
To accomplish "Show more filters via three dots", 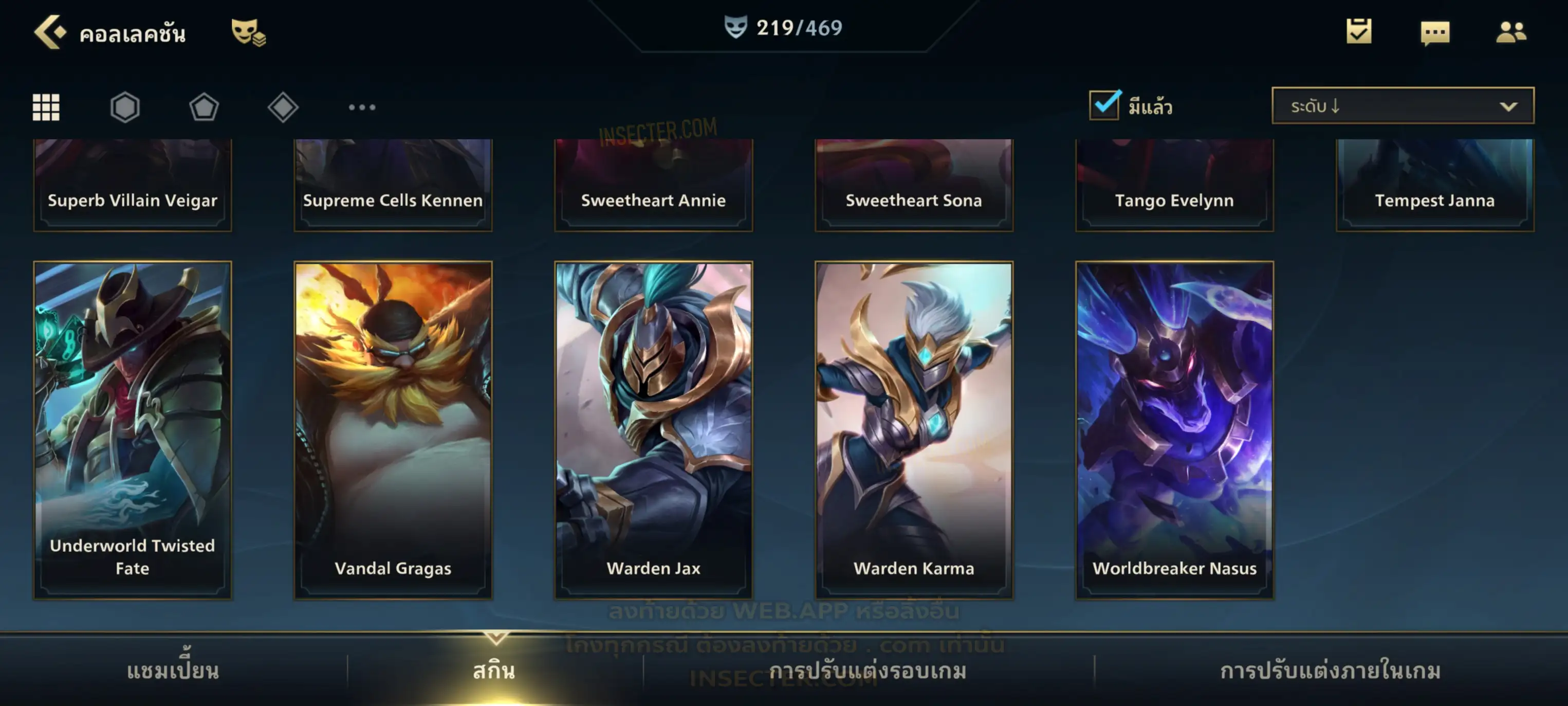I will [x=362, y=107].
